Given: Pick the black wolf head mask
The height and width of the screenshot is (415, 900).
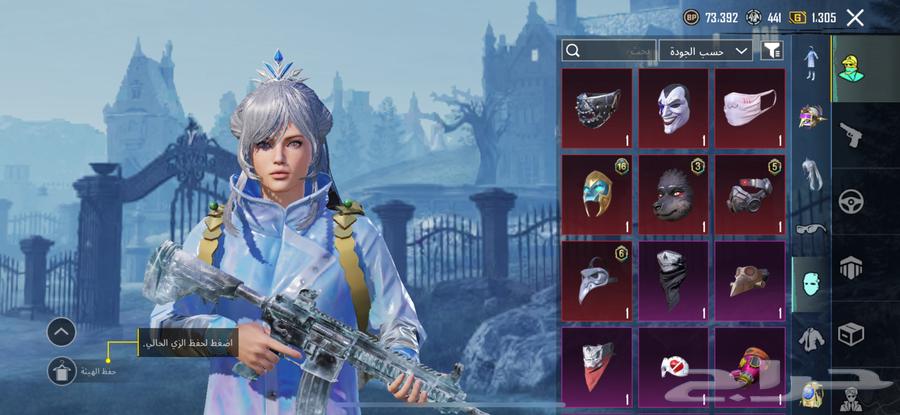Looking at the screenshot, I should [674, 194].
